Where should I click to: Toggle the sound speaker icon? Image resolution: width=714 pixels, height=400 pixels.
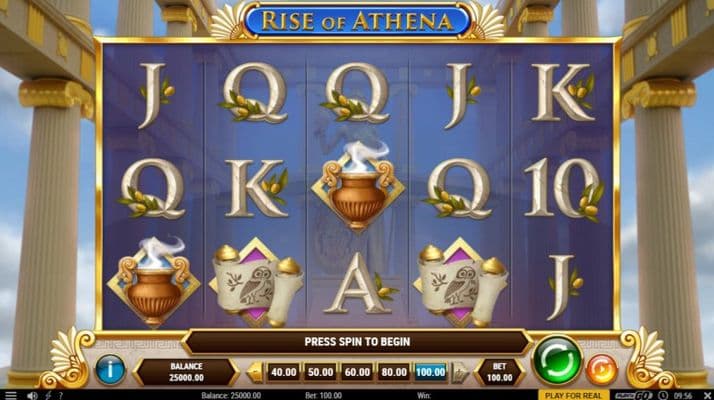click(32, 395)
